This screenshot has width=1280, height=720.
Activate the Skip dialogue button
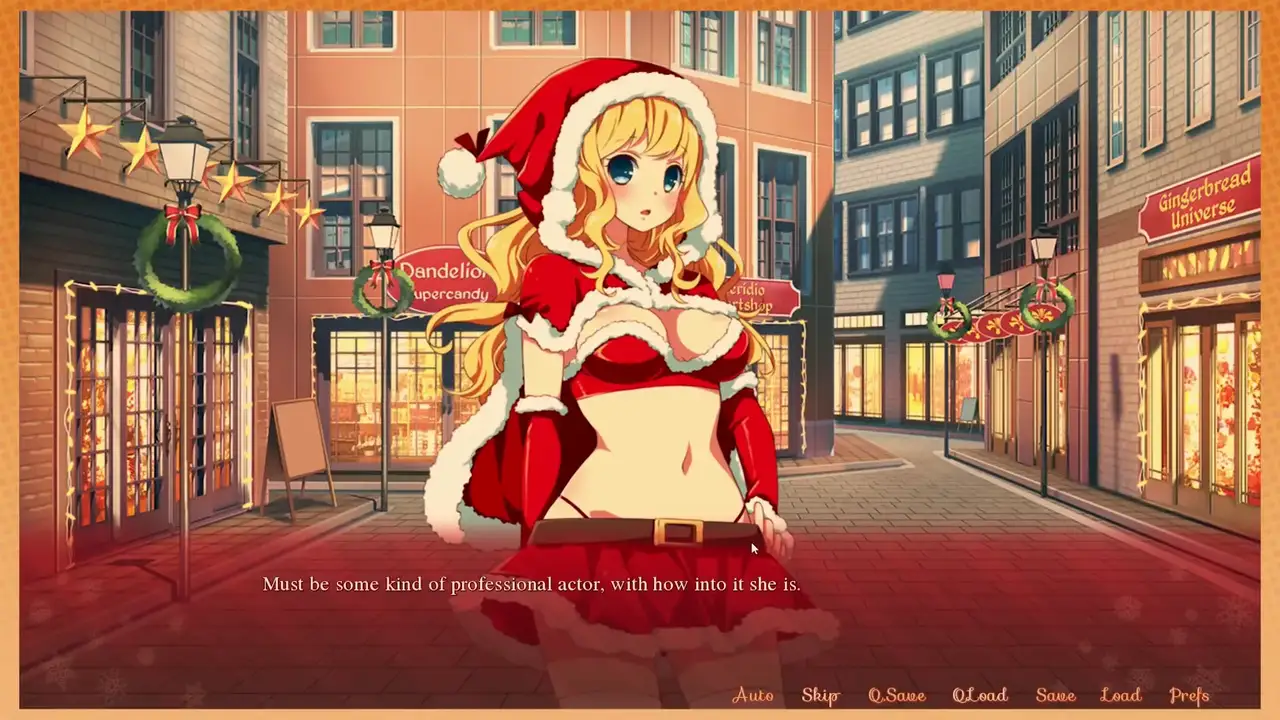click(x=820, y=695)
